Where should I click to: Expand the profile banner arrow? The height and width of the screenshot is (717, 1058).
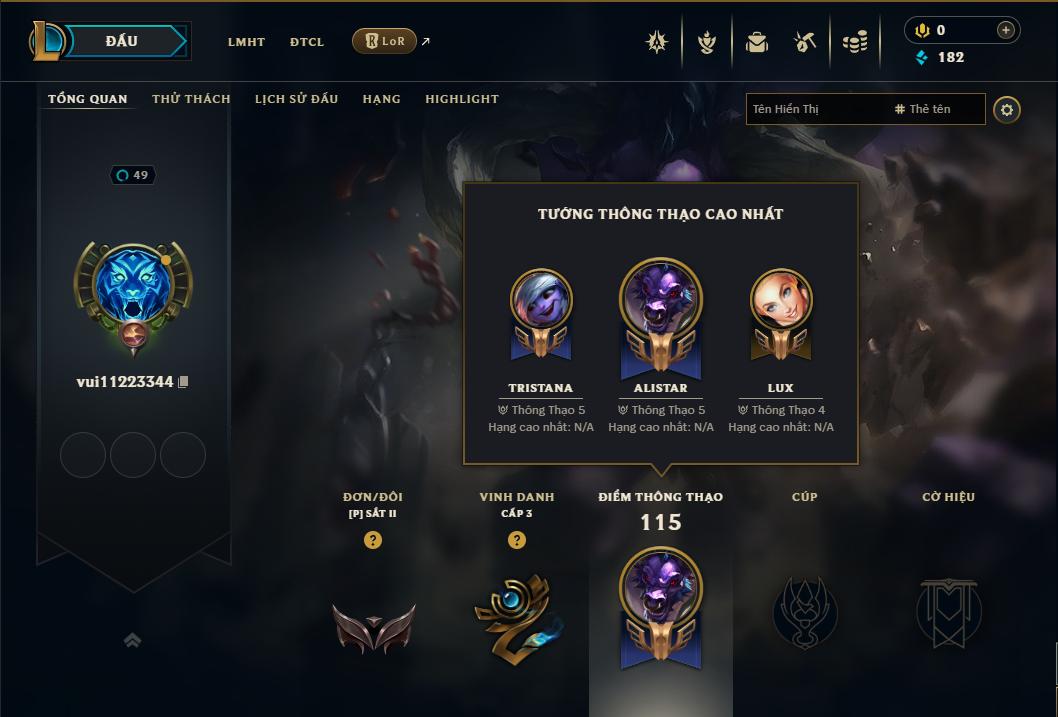click(132, 640)
